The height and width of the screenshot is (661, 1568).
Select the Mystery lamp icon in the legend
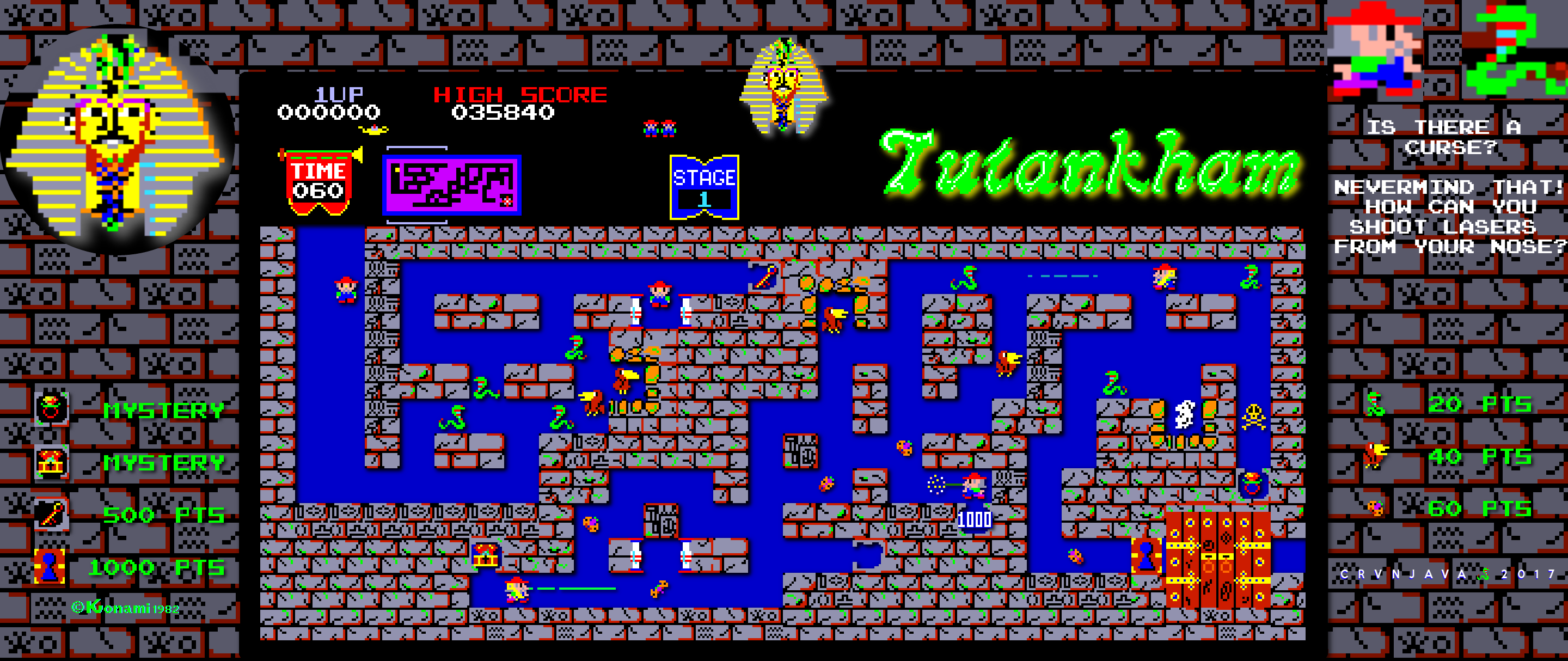pyautogui.click(x=52, y=408)
